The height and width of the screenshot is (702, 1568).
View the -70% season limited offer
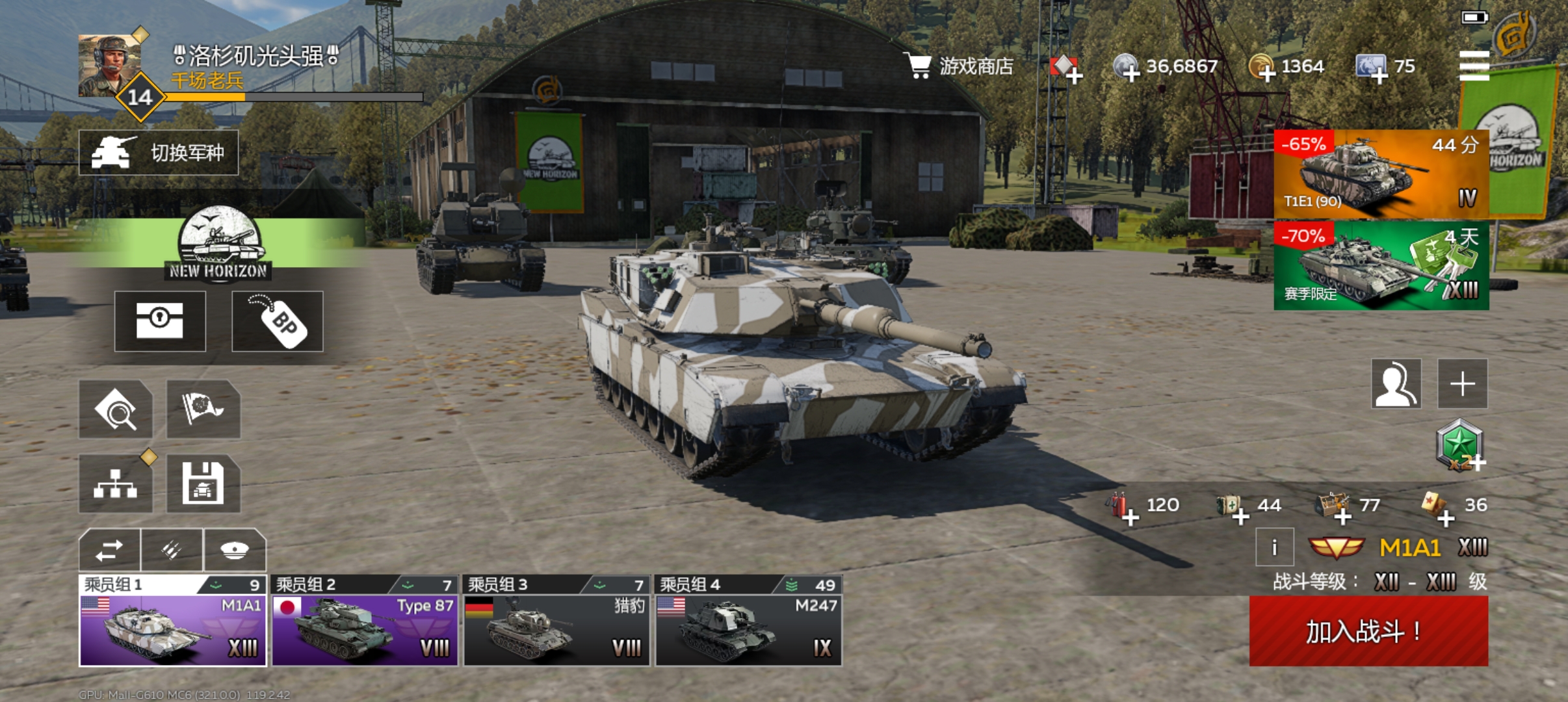tap(1381, 265)
